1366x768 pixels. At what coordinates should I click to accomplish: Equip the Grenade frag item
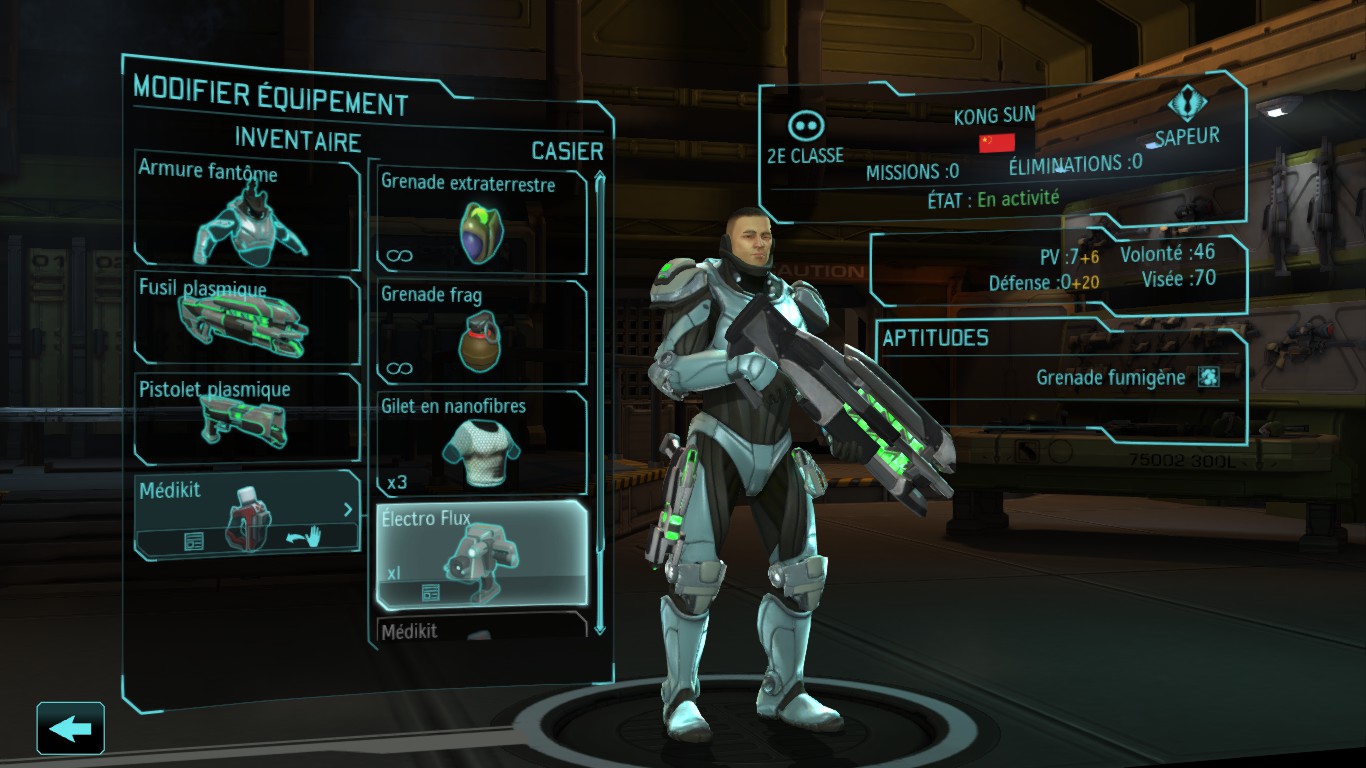tap(481, 332)
